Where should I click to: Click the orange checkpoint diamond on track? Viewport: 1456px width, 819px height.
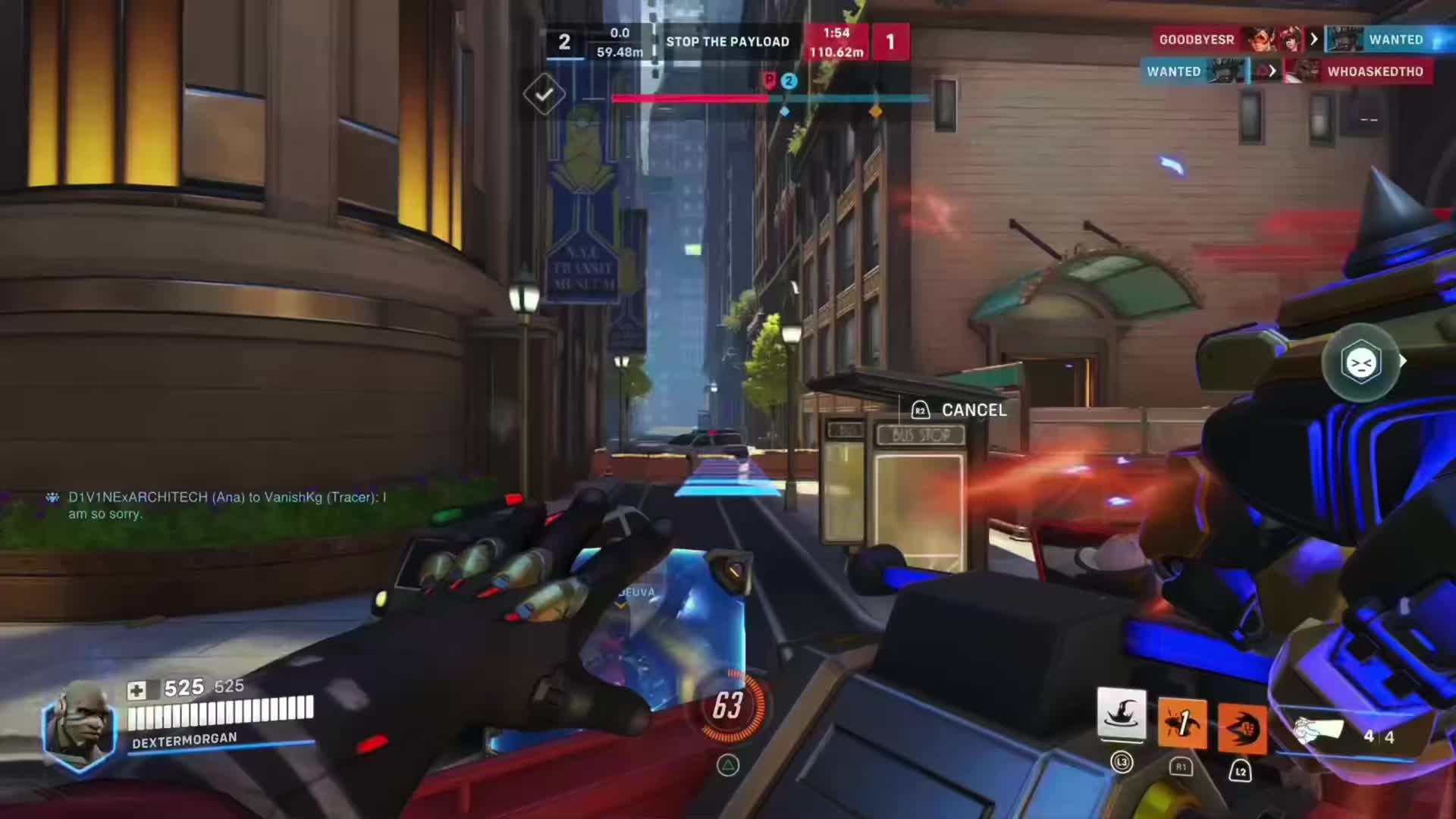click(875, 111)
